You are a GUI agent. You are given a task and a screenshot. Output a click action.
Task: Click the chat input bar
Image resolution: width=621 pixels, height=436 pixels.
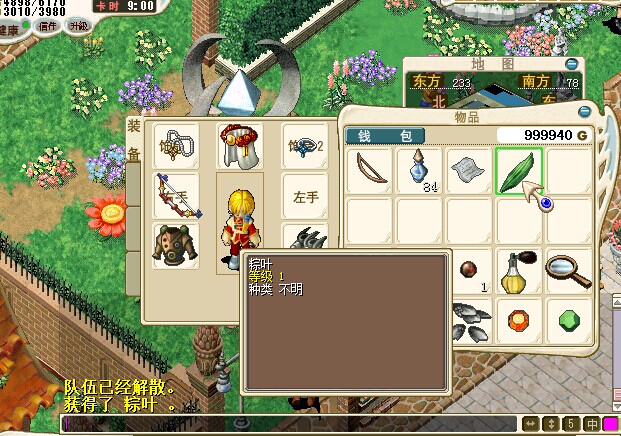[x=290, y=424]
